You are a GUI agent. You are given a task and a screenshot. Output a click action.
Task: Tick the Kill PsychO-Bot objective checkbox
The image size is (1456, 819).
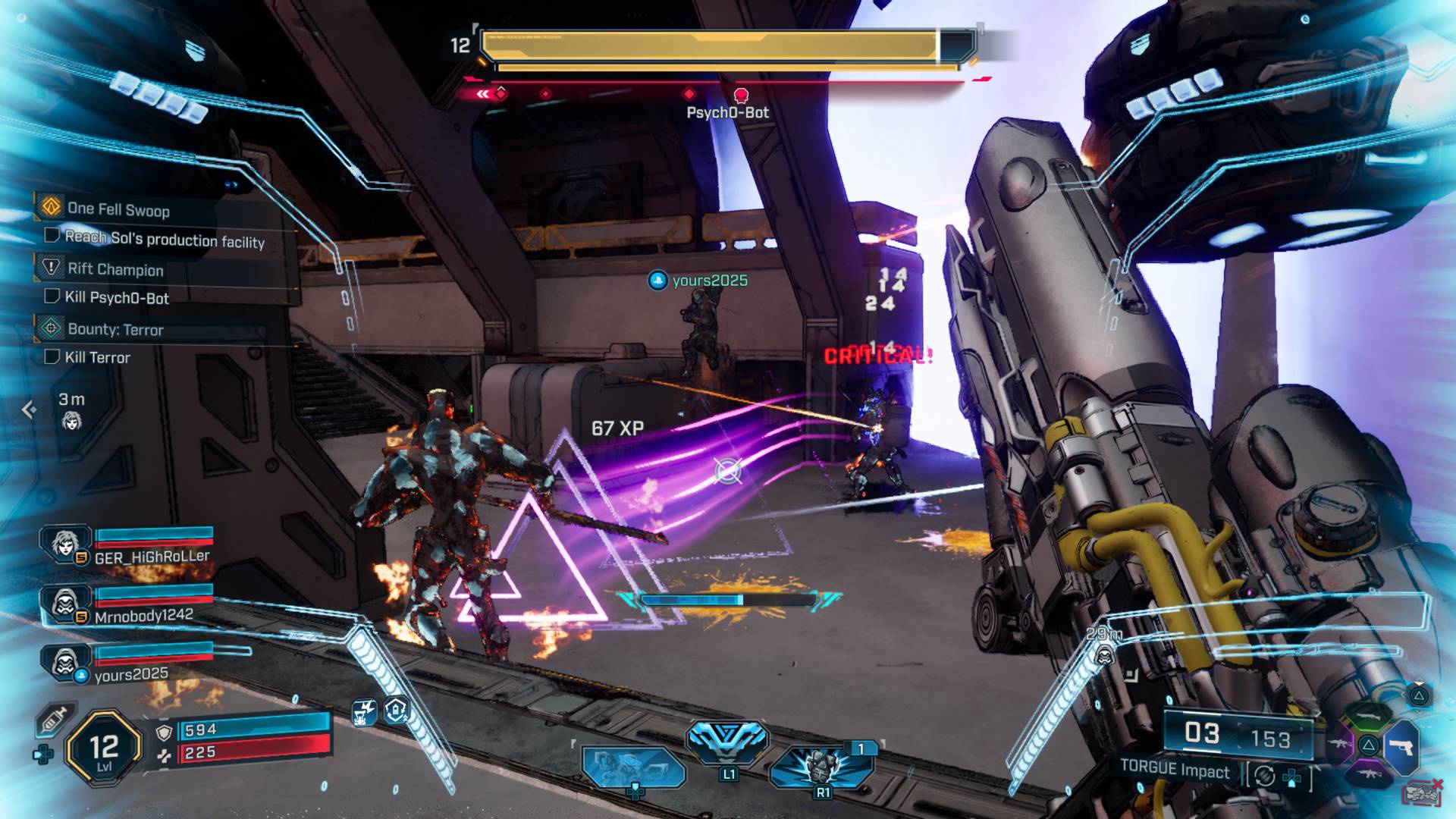[x=52, y=296]
